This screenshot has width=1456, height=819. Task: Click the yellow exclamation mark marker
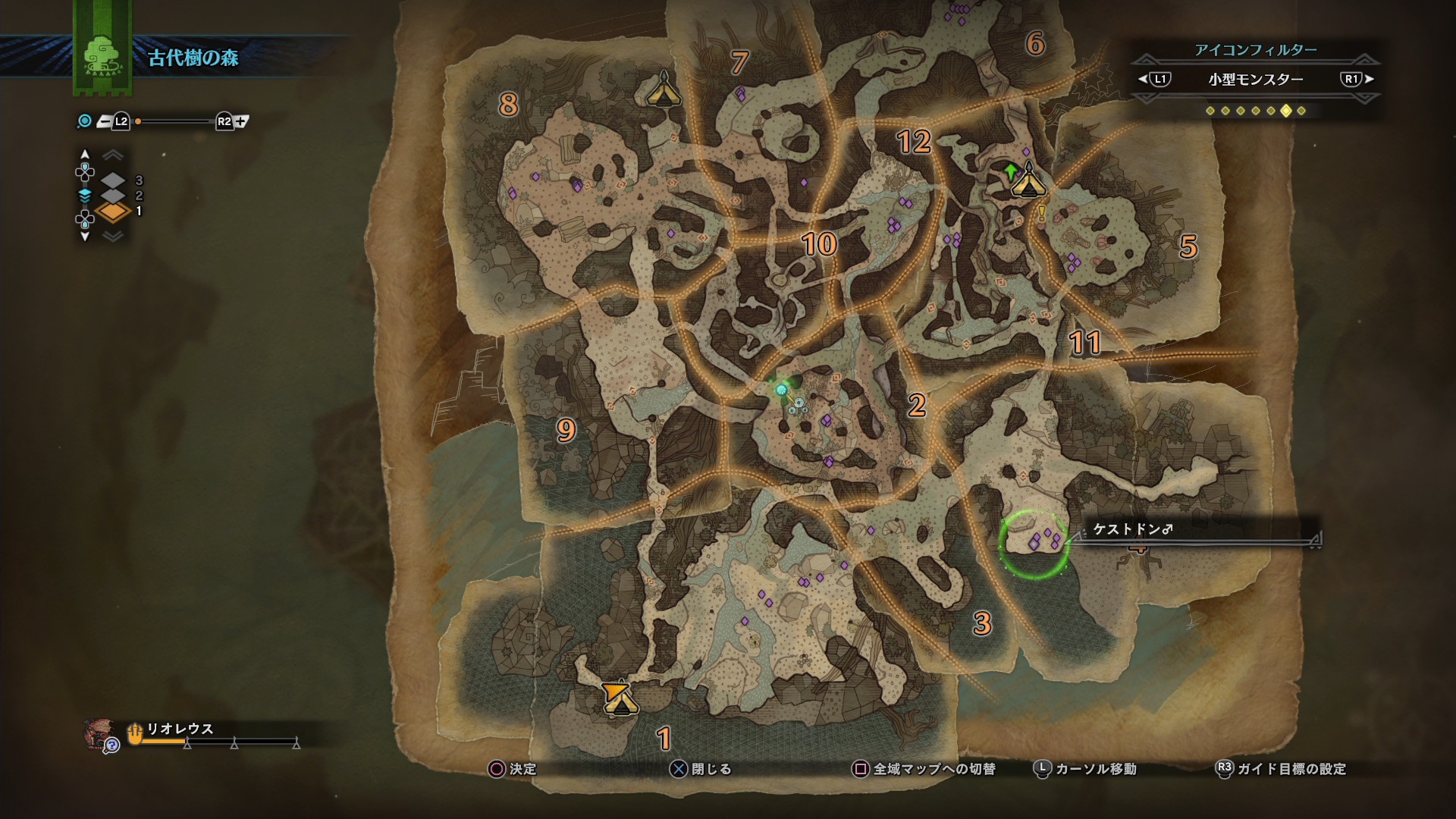[1042, 215]
